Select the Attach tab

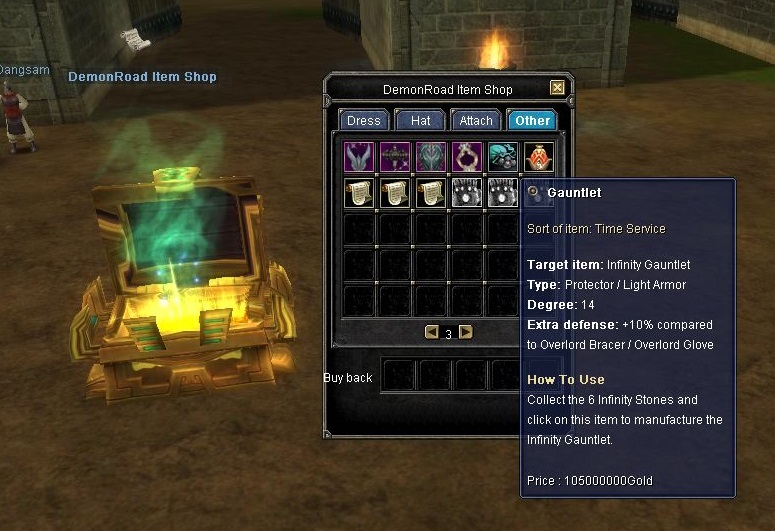[476, 120]
